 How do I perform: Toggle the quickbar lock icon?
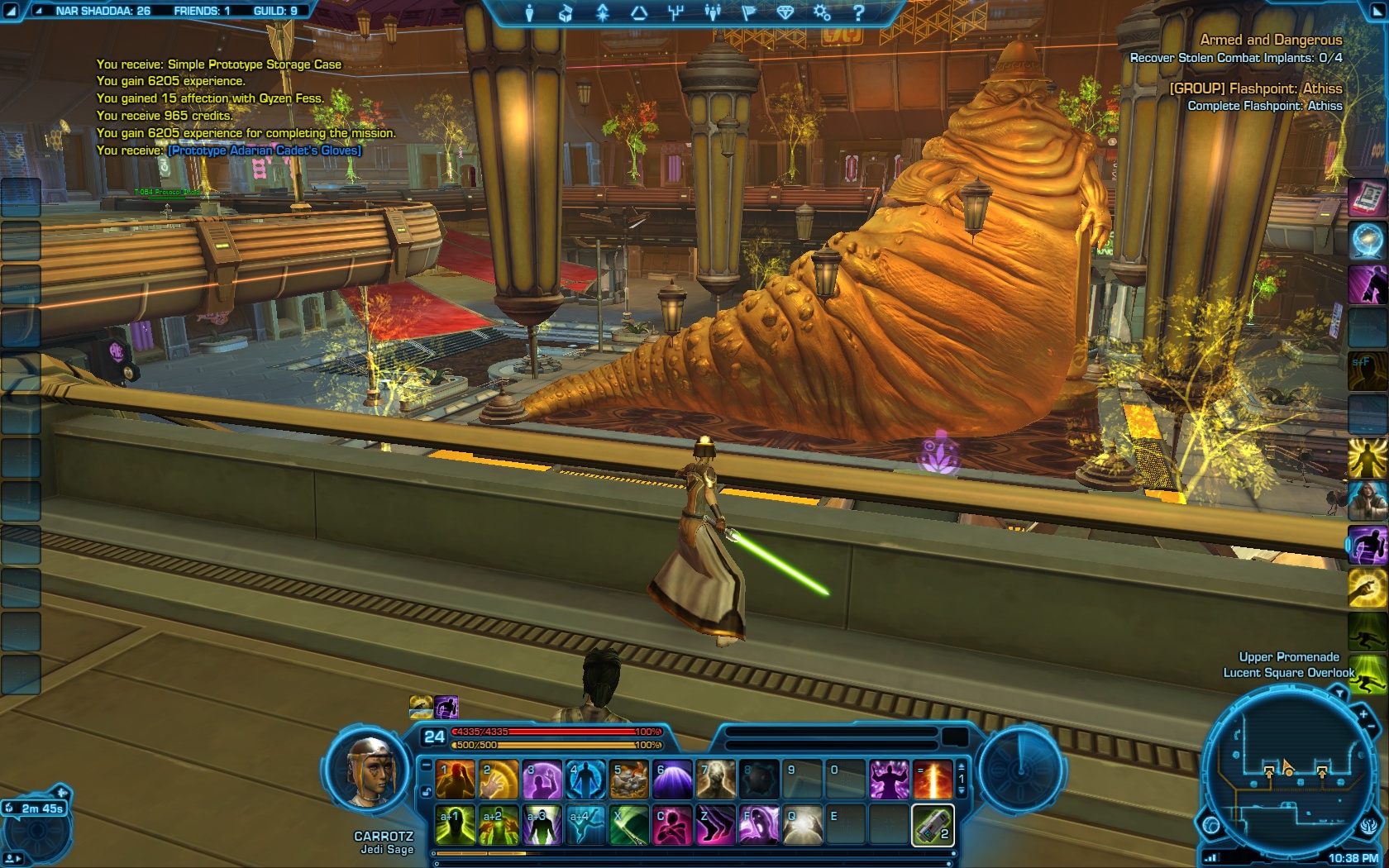pos(427,791)
